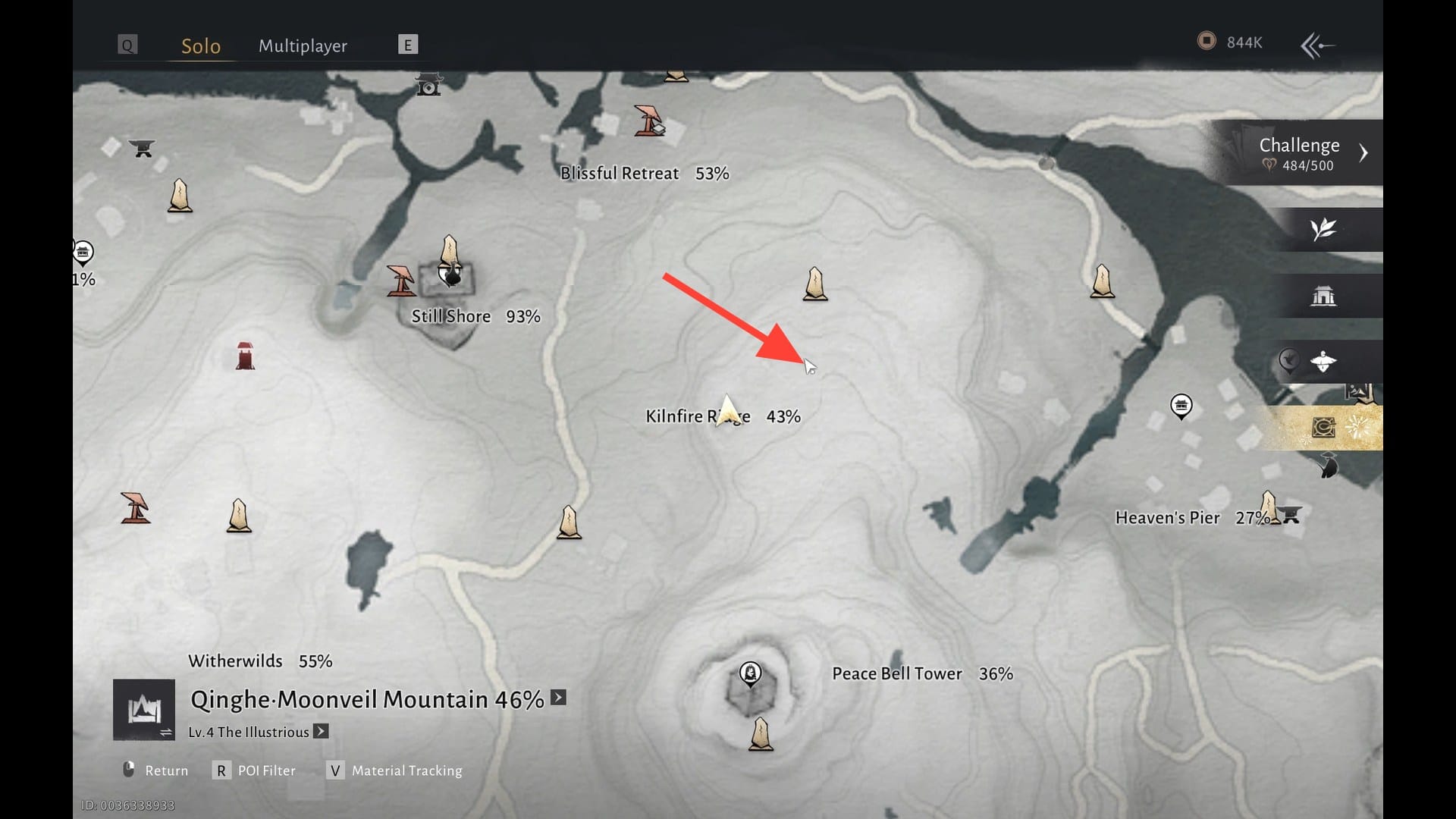
Task: Select the winged figure category on the side panel
Action: pyautogui.click(x=1323, y=362)
